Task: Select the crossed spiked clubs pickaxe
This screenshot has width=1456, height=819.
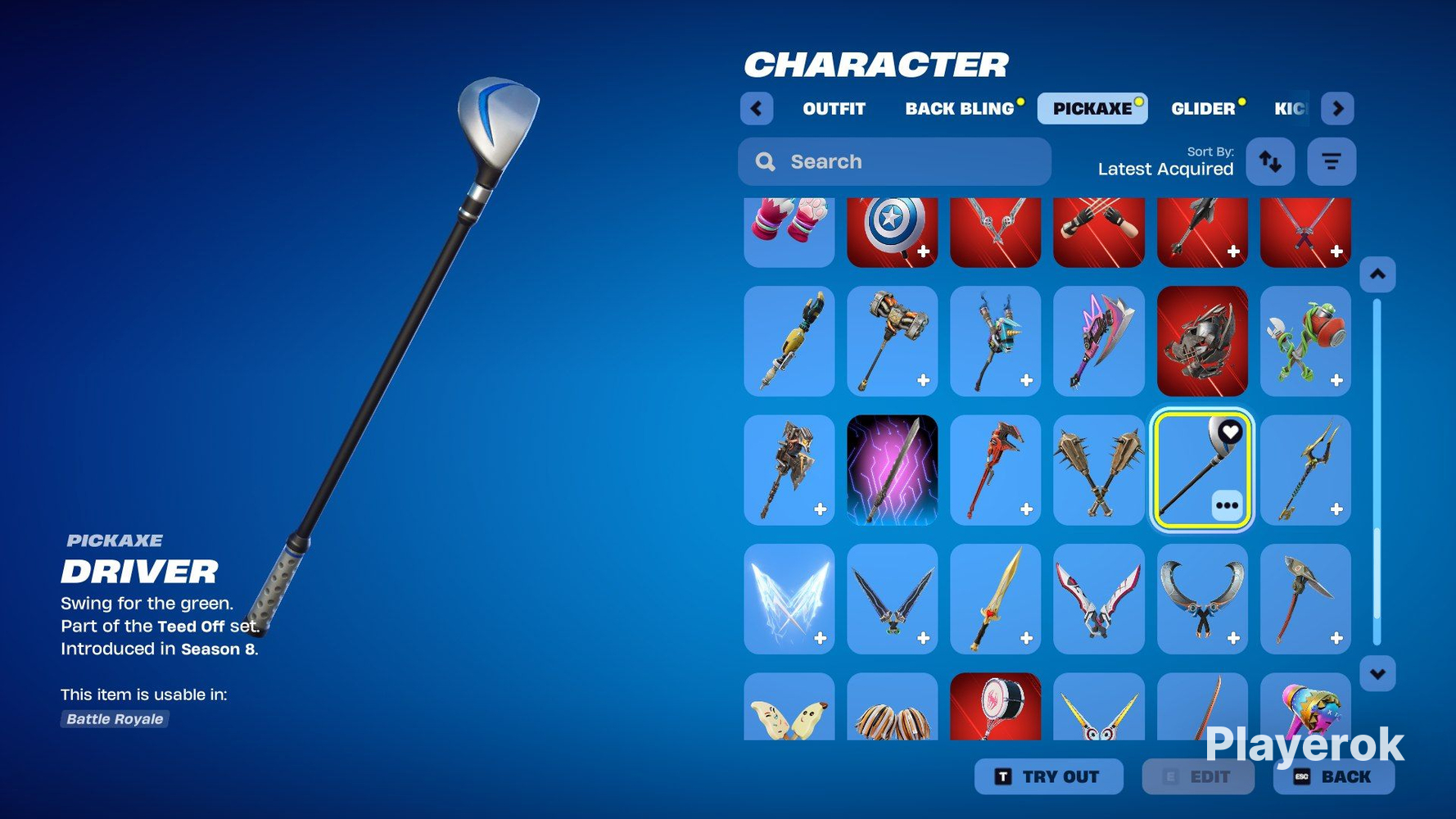Action: point(1098,469)
